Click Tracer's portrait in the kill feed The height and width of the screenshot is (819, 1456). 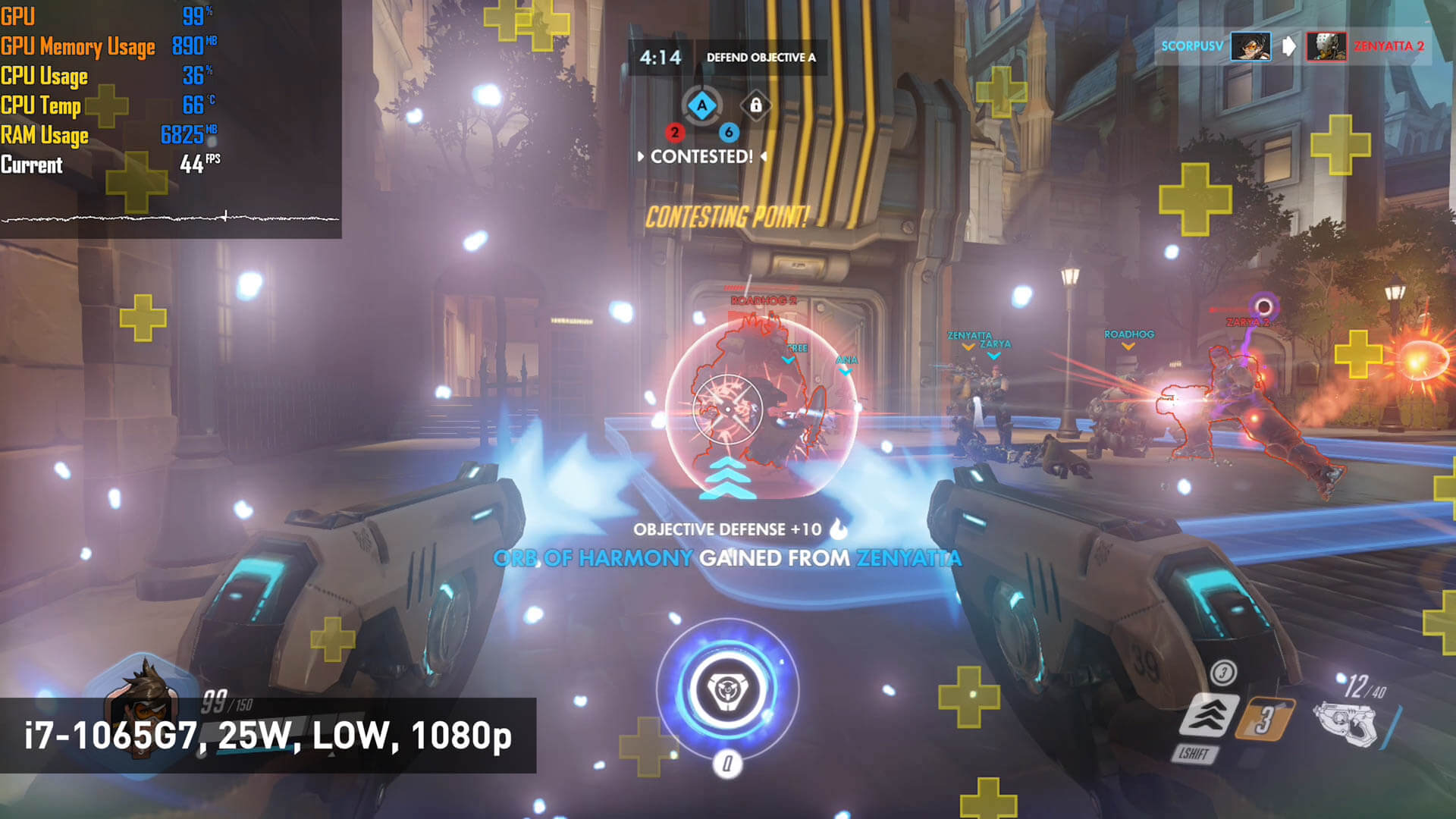(1250, 46)
